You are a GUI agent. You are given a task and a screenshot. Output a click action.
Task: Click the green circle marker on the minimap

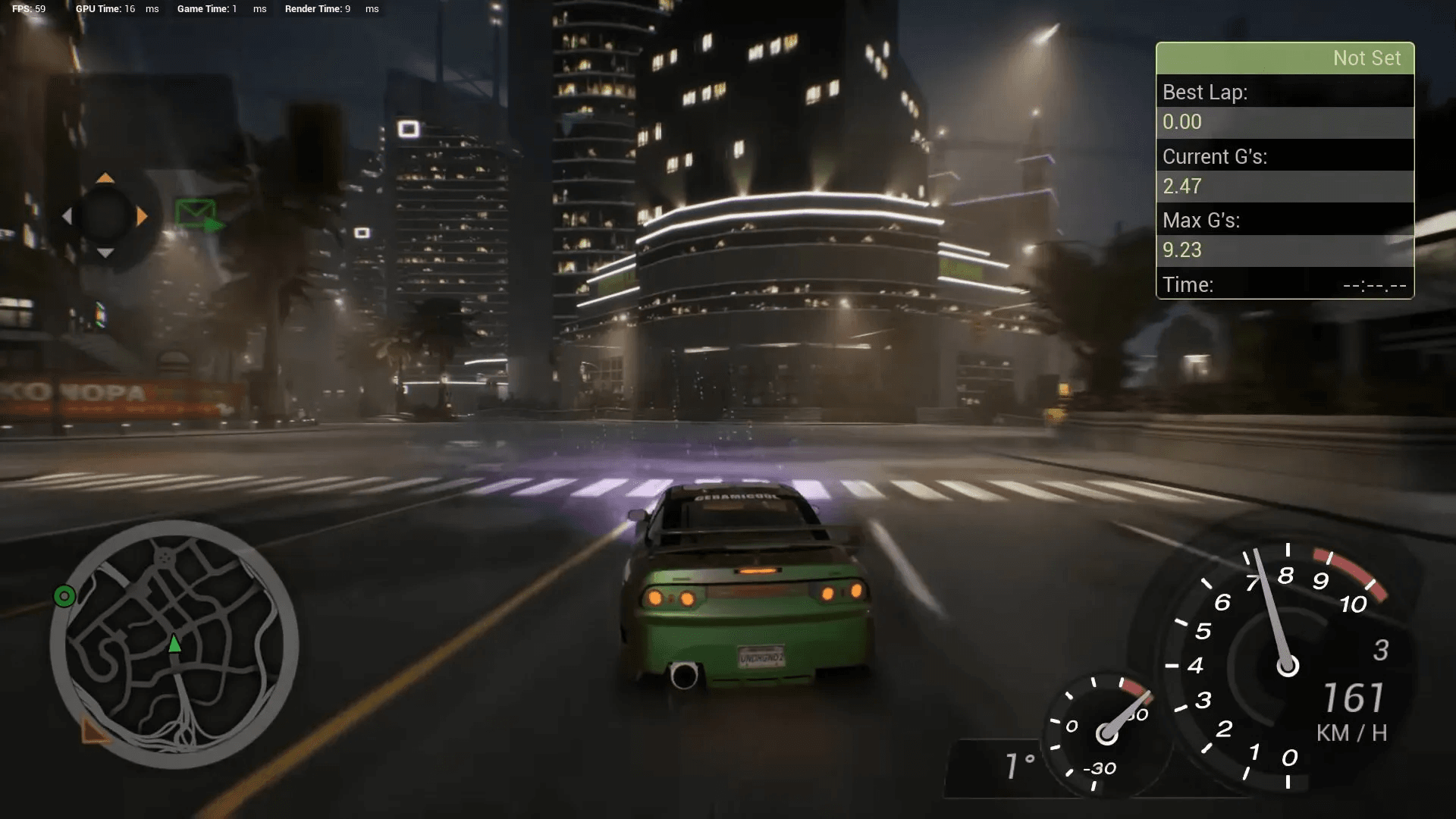[64, 596]
